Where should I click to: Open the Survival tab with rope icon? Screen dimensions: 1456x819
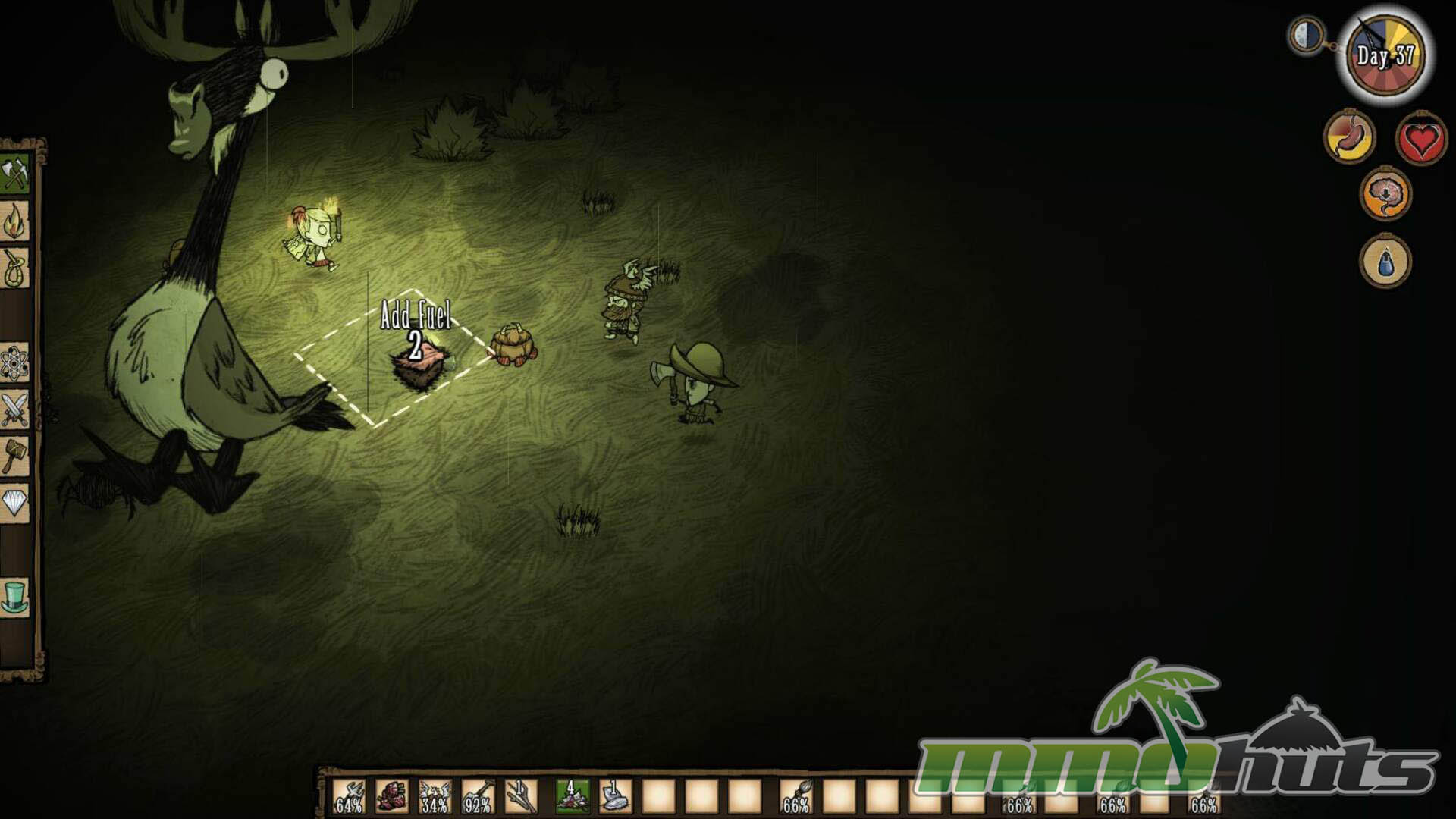(15, 269)
